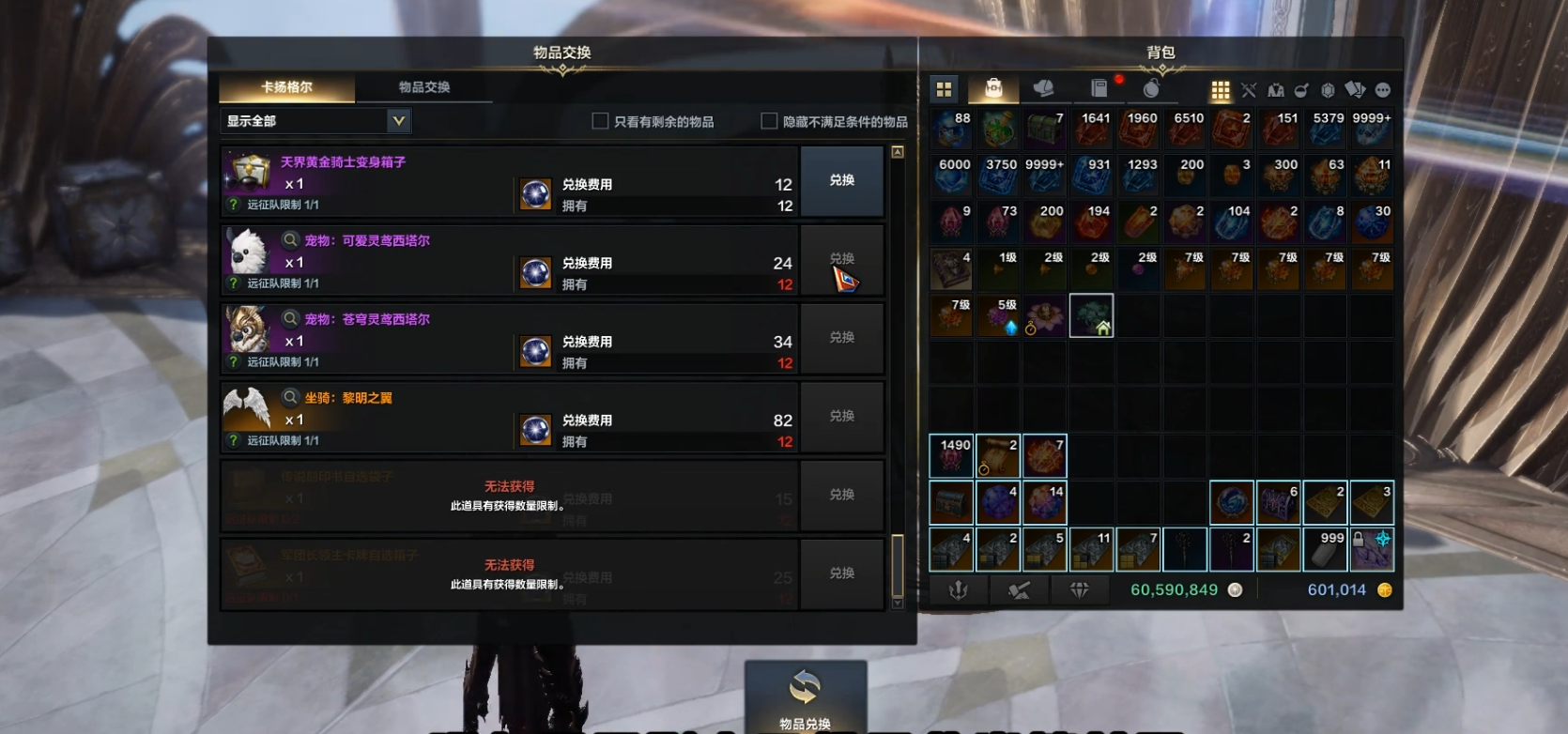Switch to the bomb-icon inventory tab

pyautogui.click(x=1151, y=88)
